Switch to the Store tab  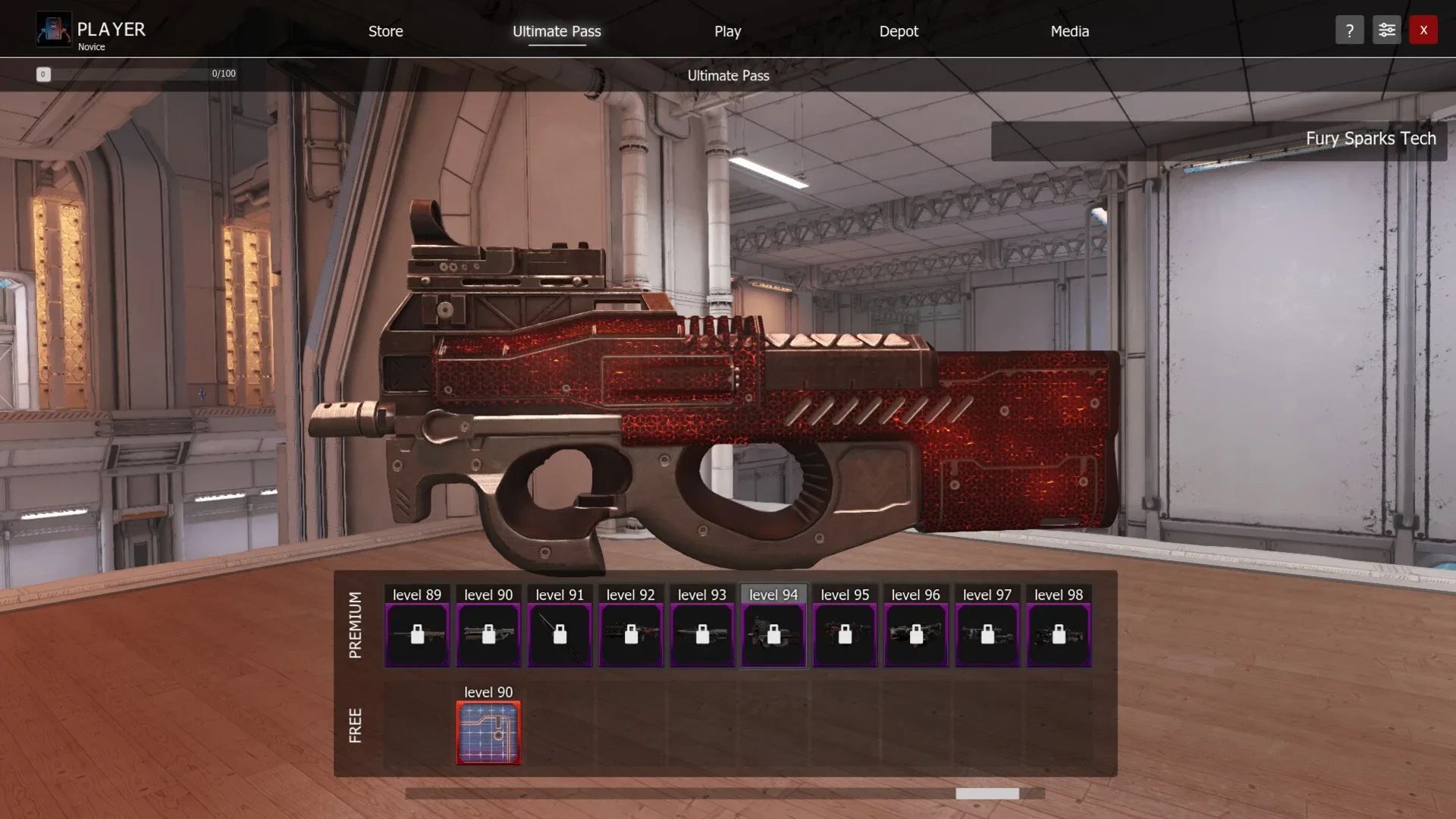coord(384,31)
